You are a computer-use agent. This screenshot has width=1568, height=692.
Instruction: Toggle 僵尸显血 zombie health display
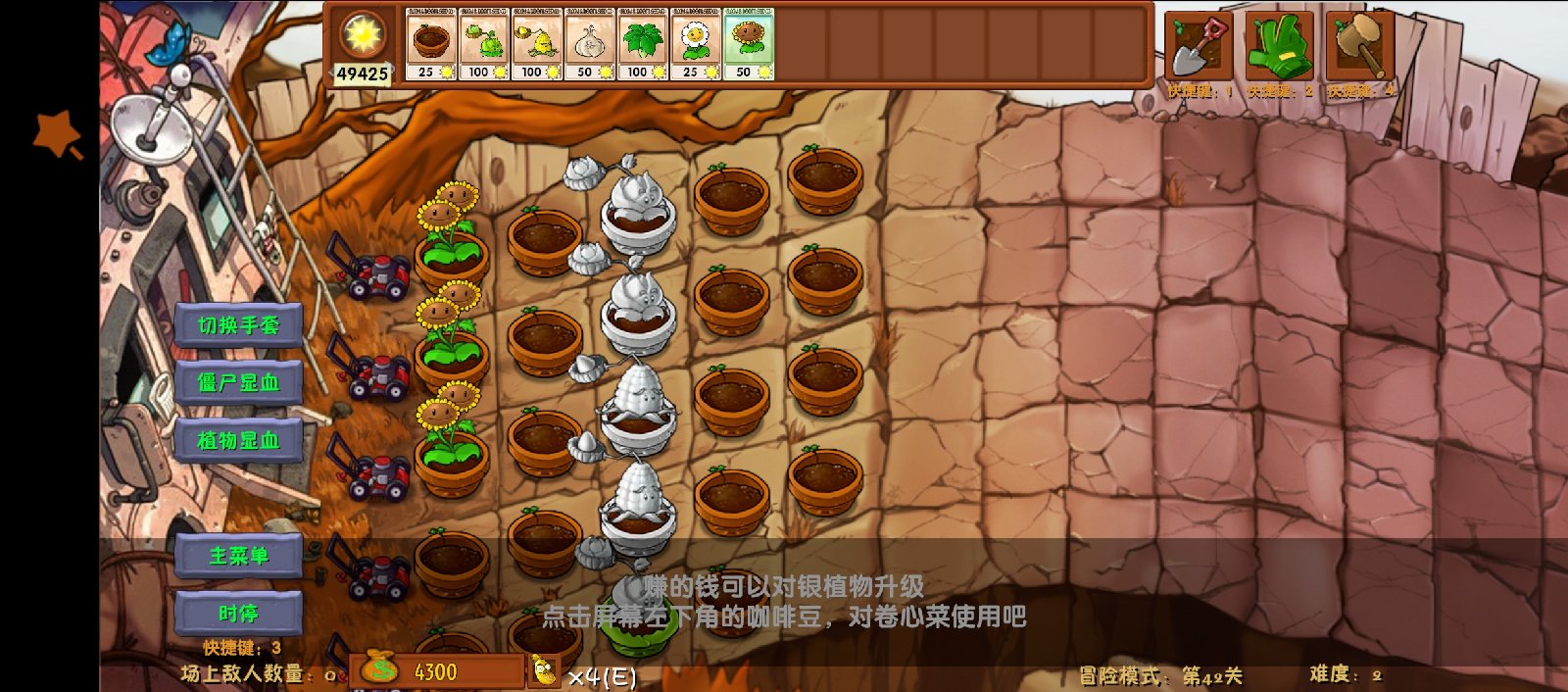[238, 383]
